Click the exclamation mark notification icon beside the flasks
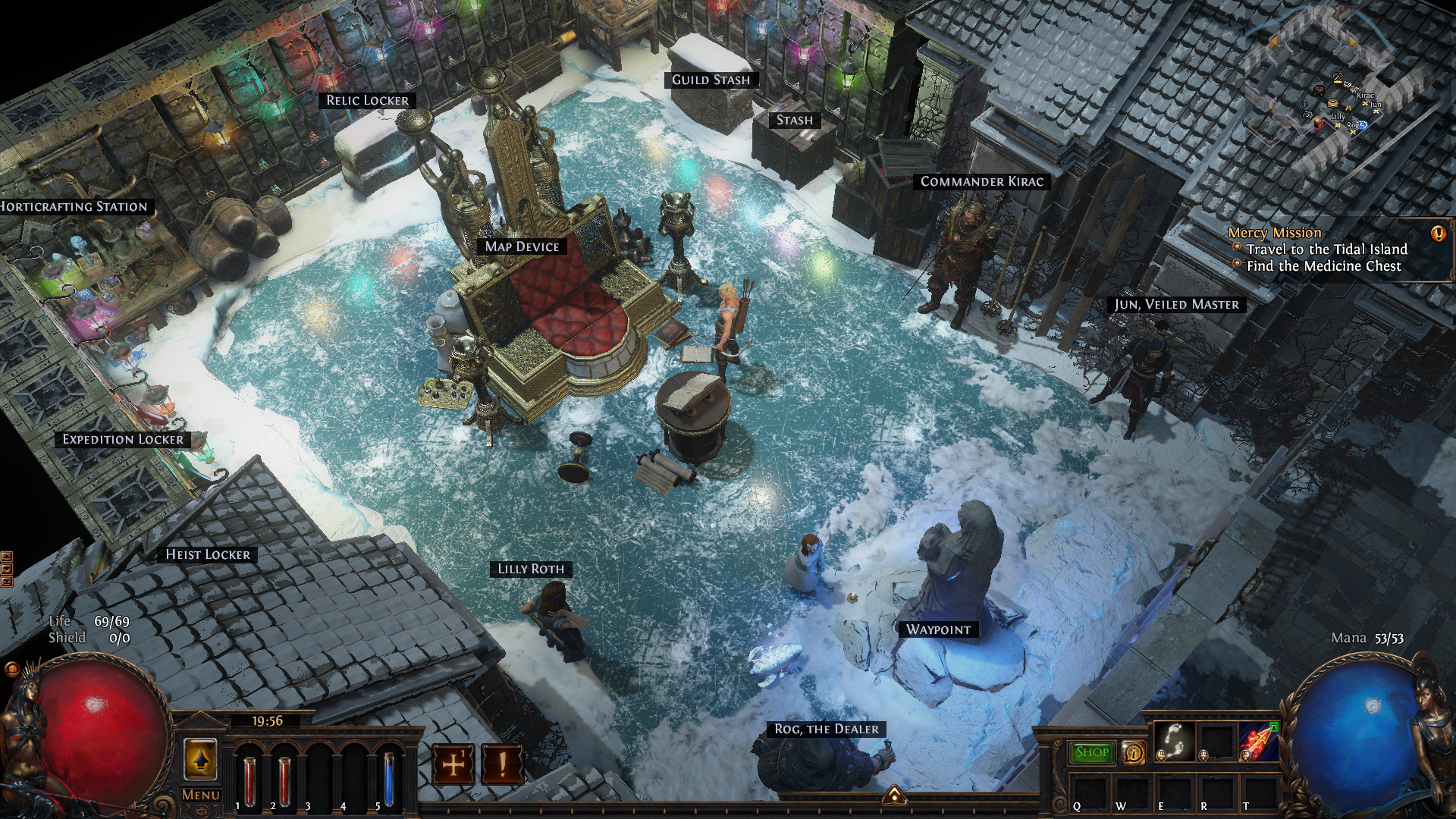Image resolution: width=1456 pixels, height=819 pixels. (x=501, y=764)
